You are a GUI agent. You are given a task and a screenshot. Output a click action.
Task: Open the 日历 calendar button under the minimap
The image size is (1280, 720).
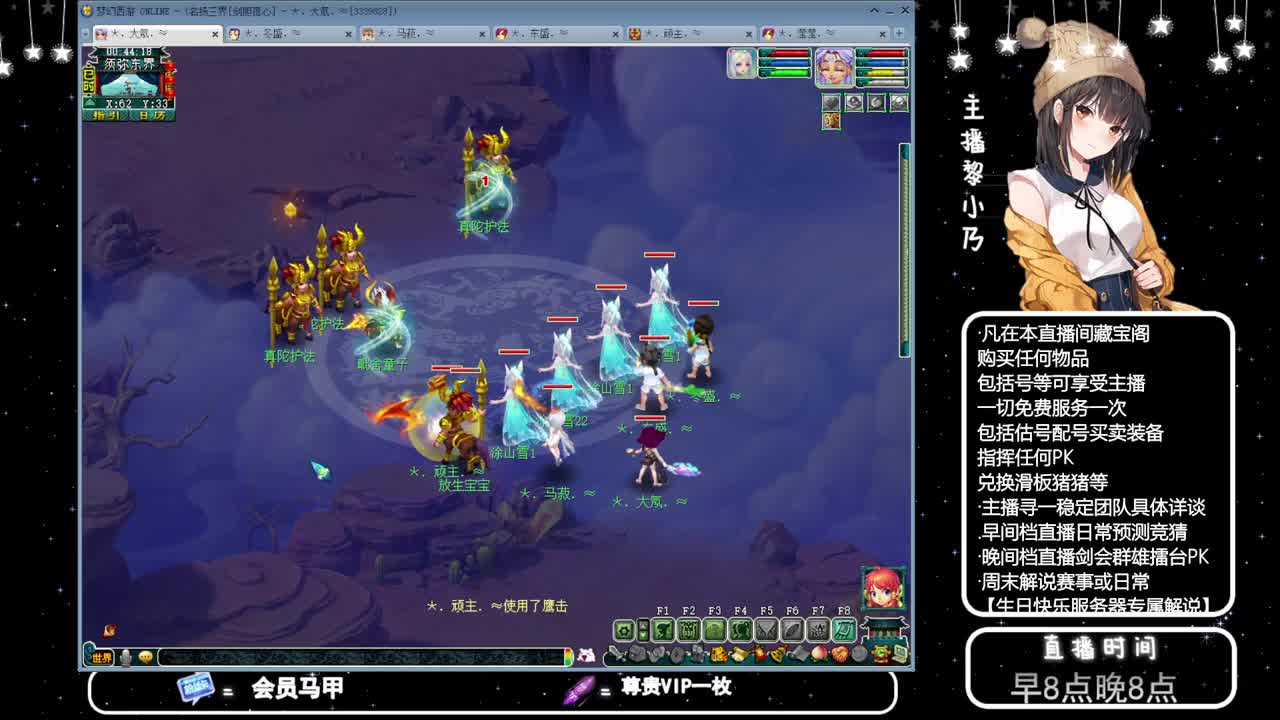tap(152, 115)
